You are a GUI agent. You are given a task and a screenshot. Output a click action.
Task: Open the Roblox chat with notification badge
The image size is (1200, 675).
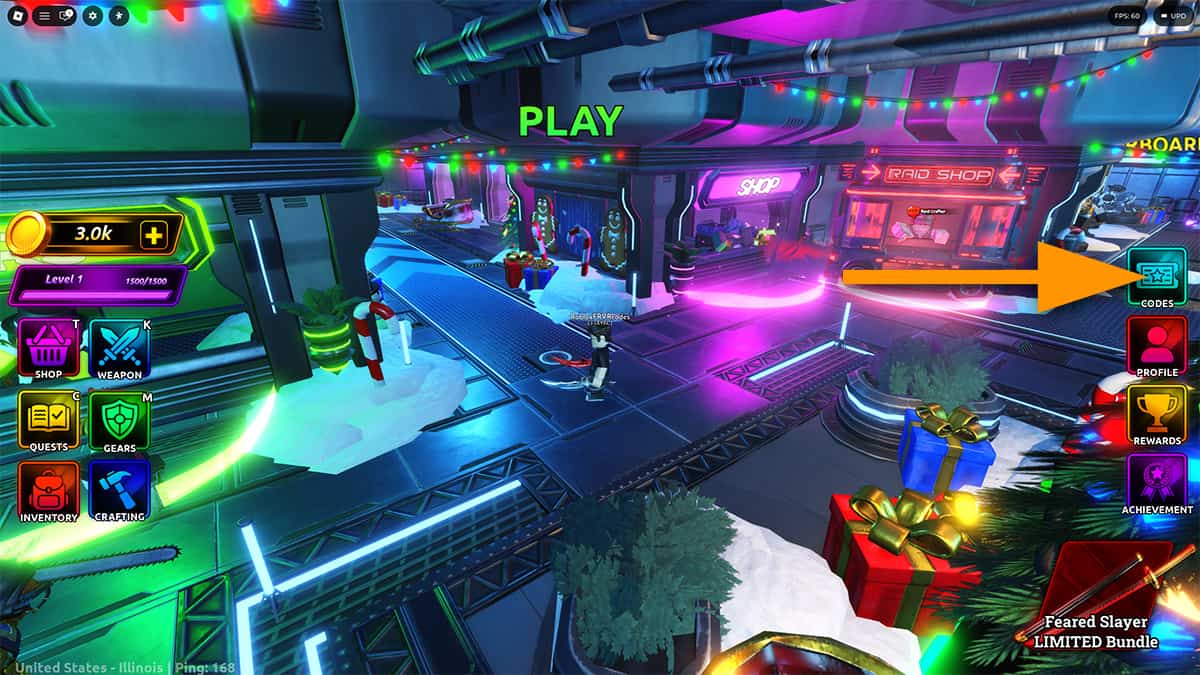66,16
